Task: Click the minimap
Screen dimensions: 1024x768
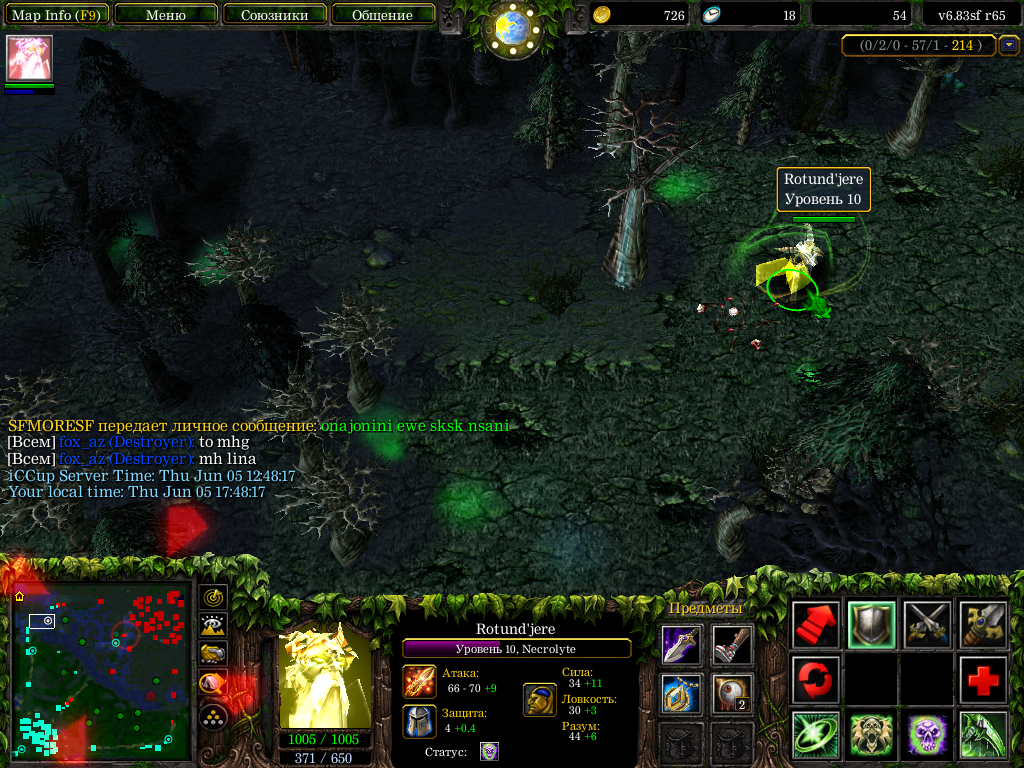Action: [100, 668]
